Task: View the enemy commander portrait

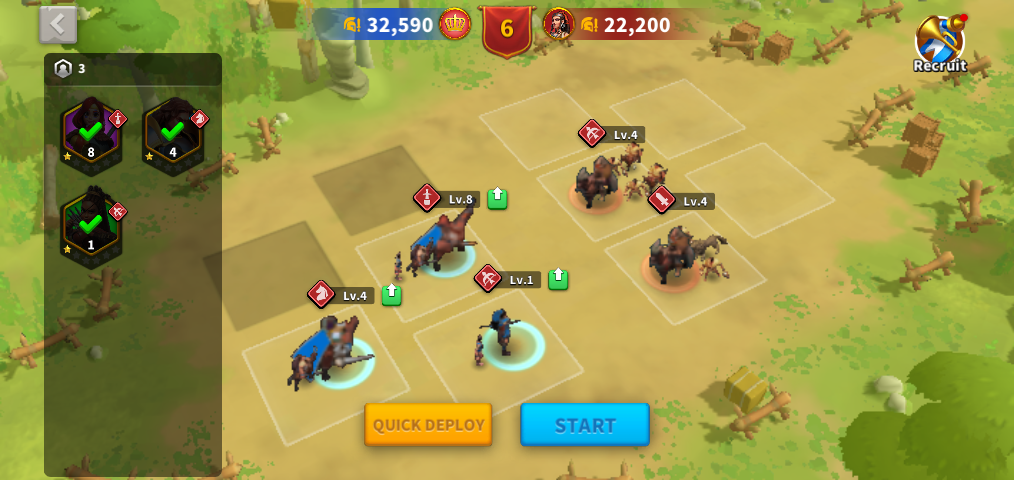Action: (x=558, y=24)
